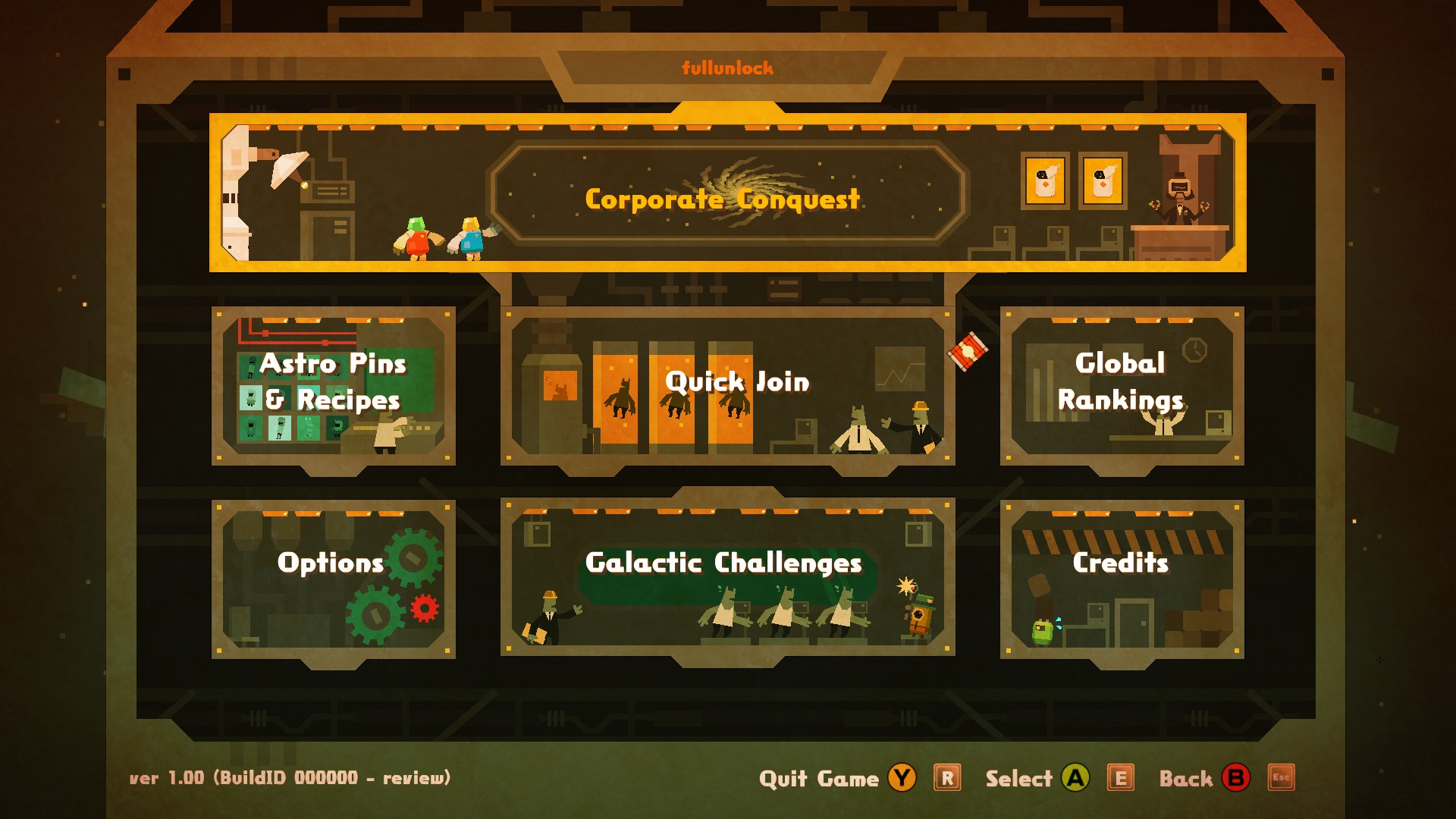This screenshot has height=819, width=1456.
Task: Click the Quit Game label
Action: tap(818, 779)
